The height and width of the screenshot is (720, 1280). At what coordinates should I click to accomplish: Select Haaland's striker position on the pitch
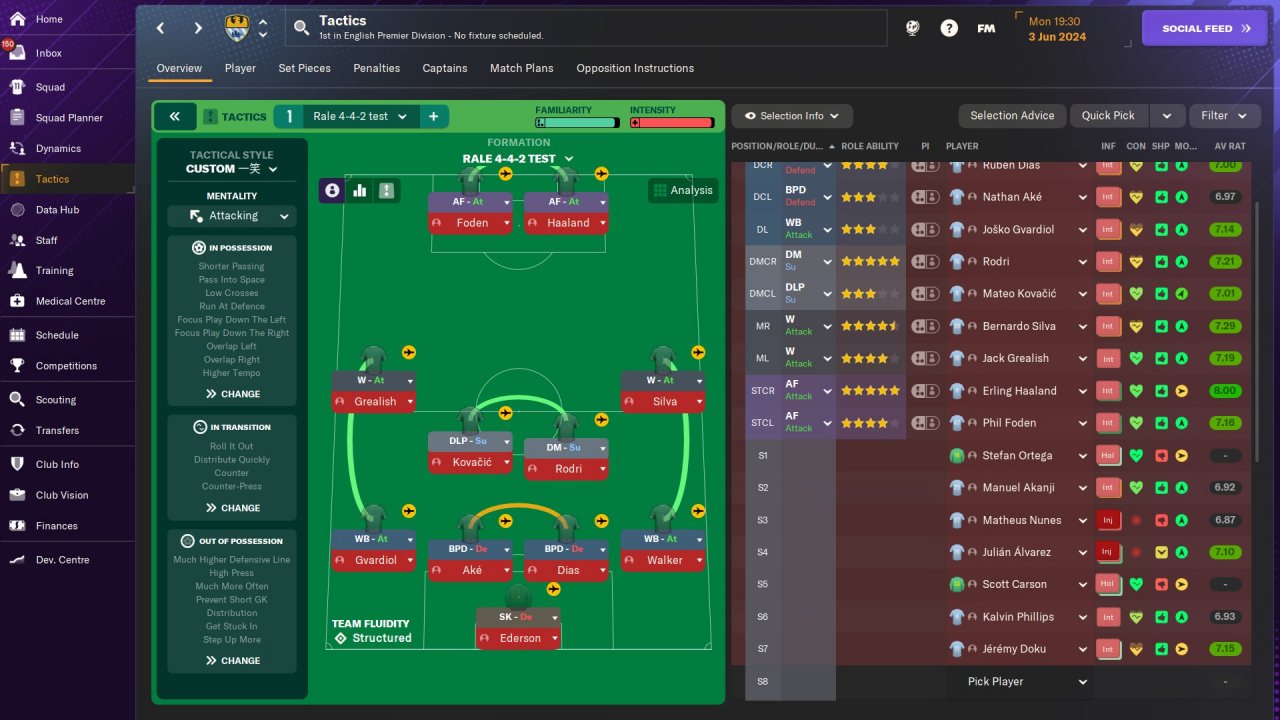(x=568, y=223)
